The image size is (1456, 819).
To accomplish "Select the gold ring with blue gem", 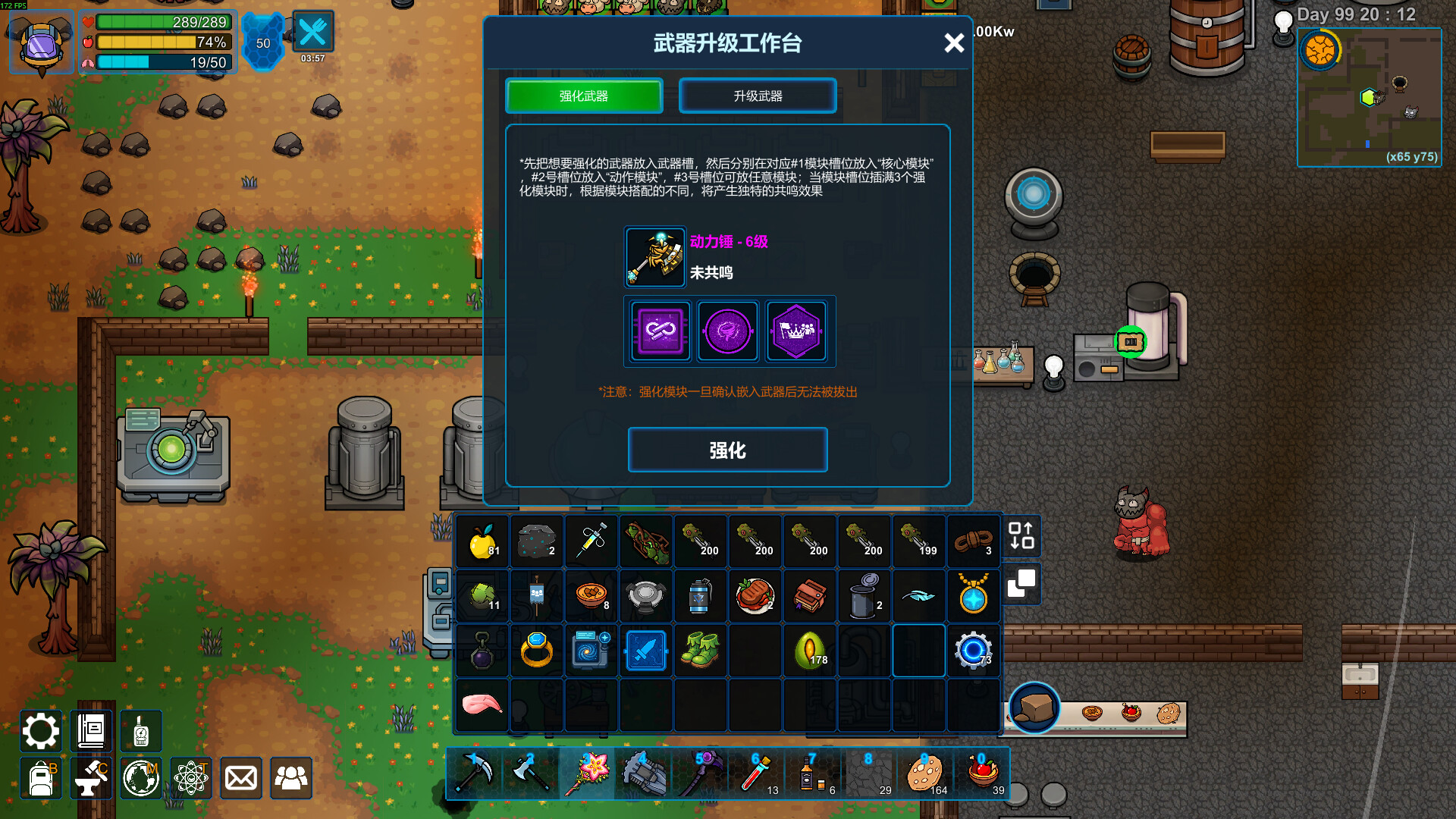I will [537, 651].
